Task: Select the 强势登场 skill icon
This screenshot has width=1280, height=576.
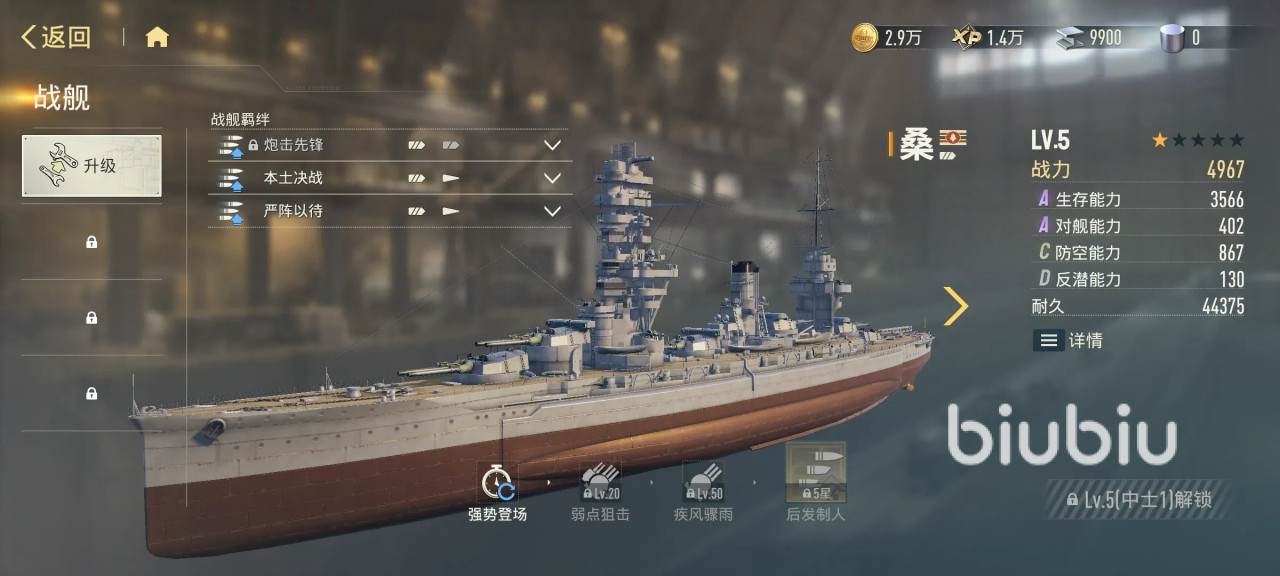Action: tap(497, 484)
